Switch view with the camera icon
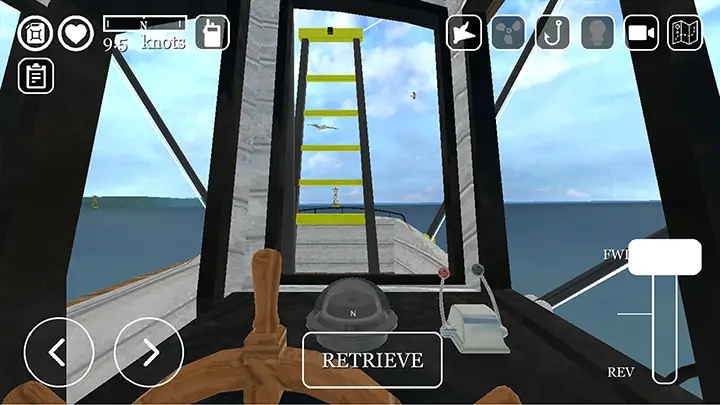 coord(641,33)
